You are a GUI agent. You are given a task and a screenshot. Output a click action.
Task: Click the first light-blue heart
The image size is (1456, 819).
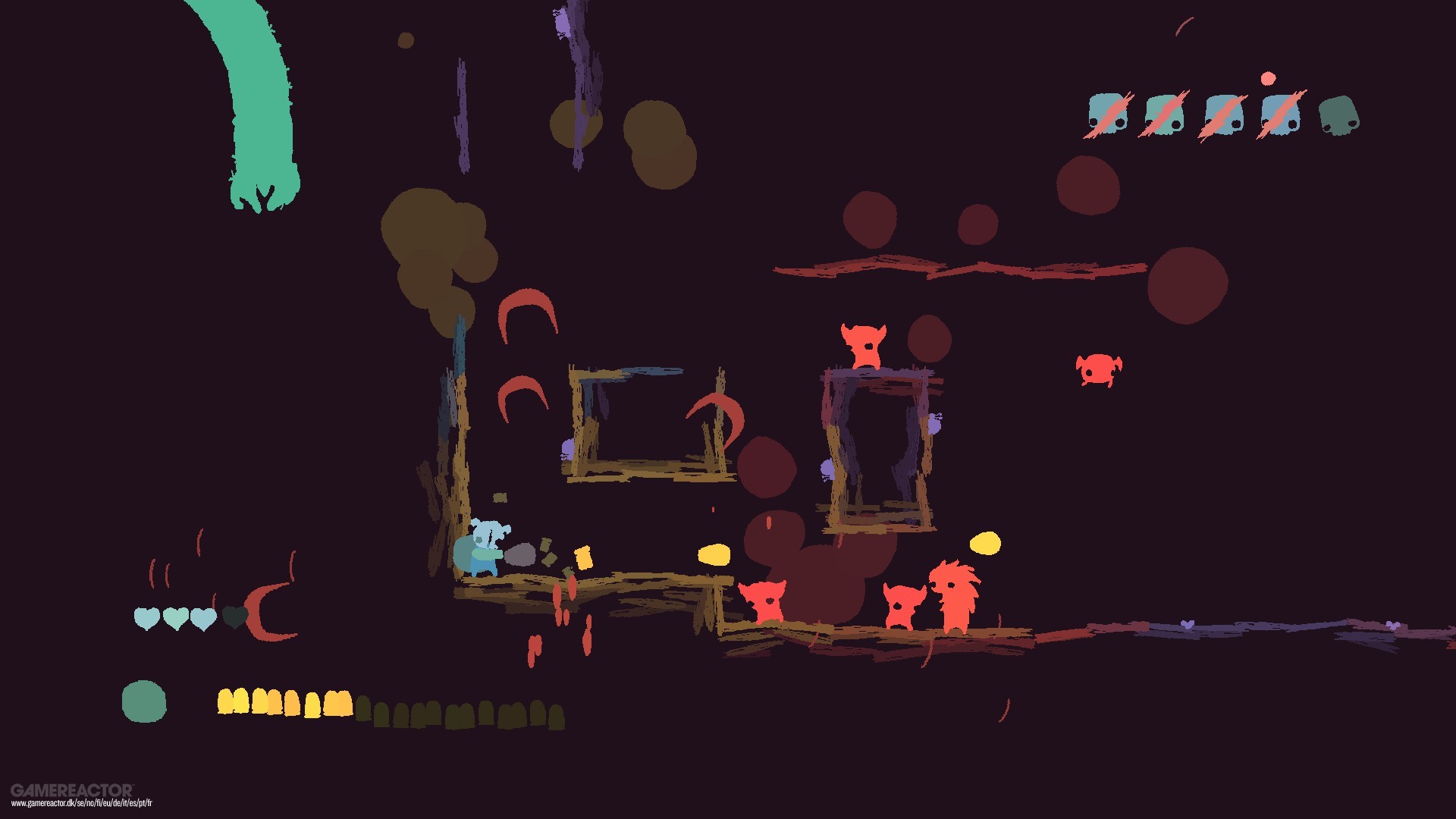[x=146, y=619]
